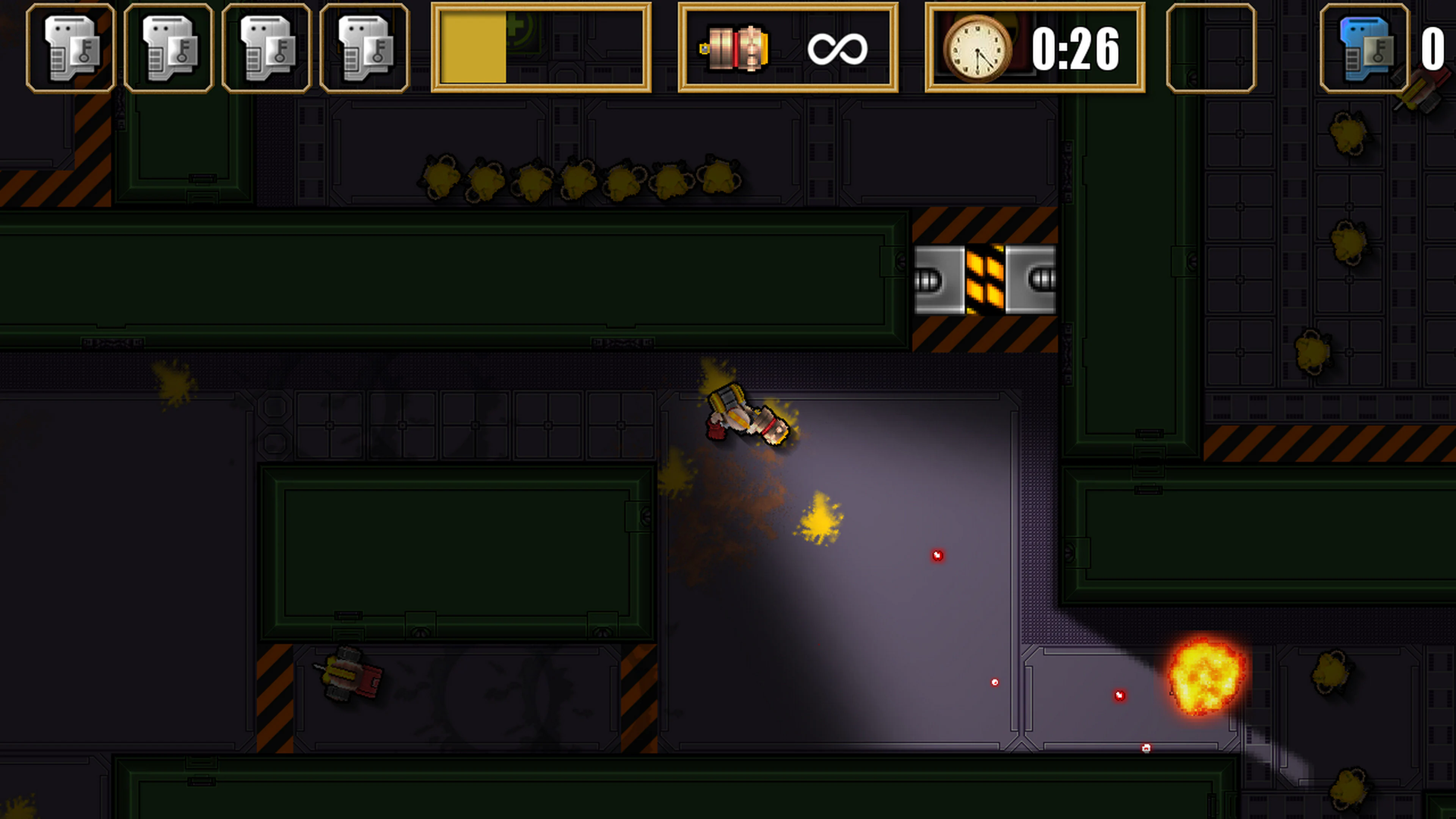Select the third keycard slot
This screenshot has width=1456, height=819.
click(266, 47)
